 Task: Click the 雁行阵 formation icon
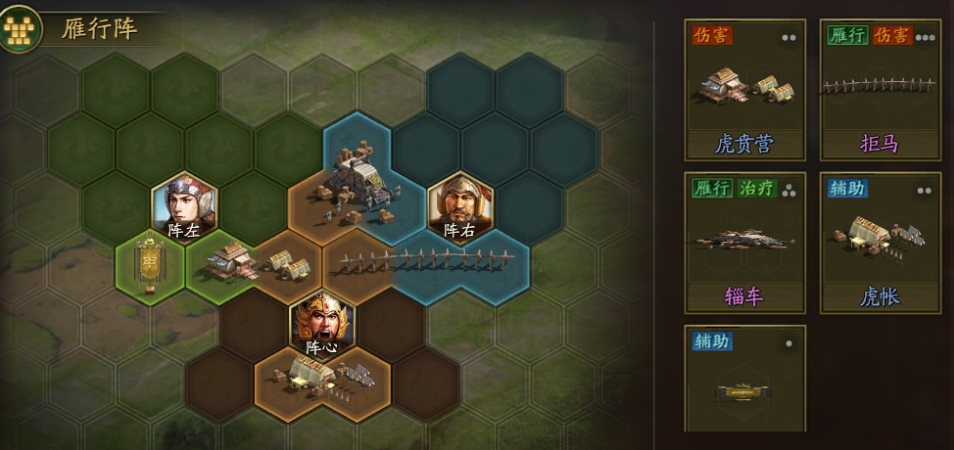(x=21, y=28)
